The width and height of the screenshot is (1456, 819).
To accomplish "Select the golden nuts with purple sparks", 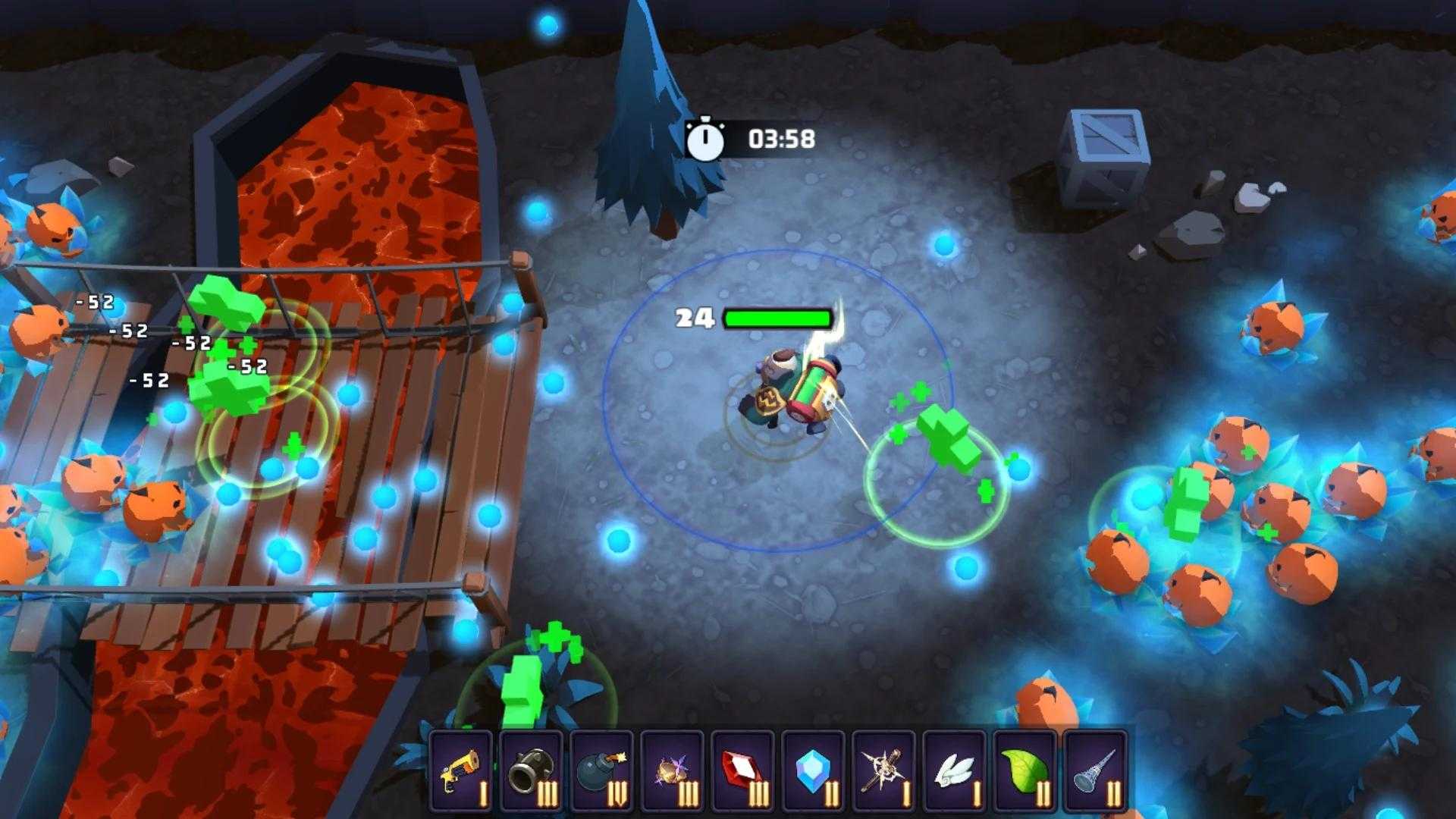I will 673,771.
